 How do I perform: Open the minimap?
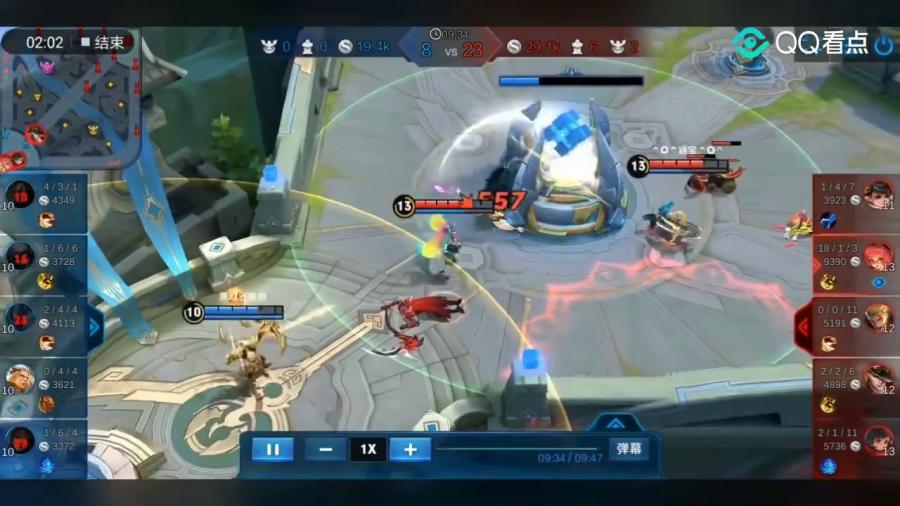pyautogui.click(x=68, y=108)
